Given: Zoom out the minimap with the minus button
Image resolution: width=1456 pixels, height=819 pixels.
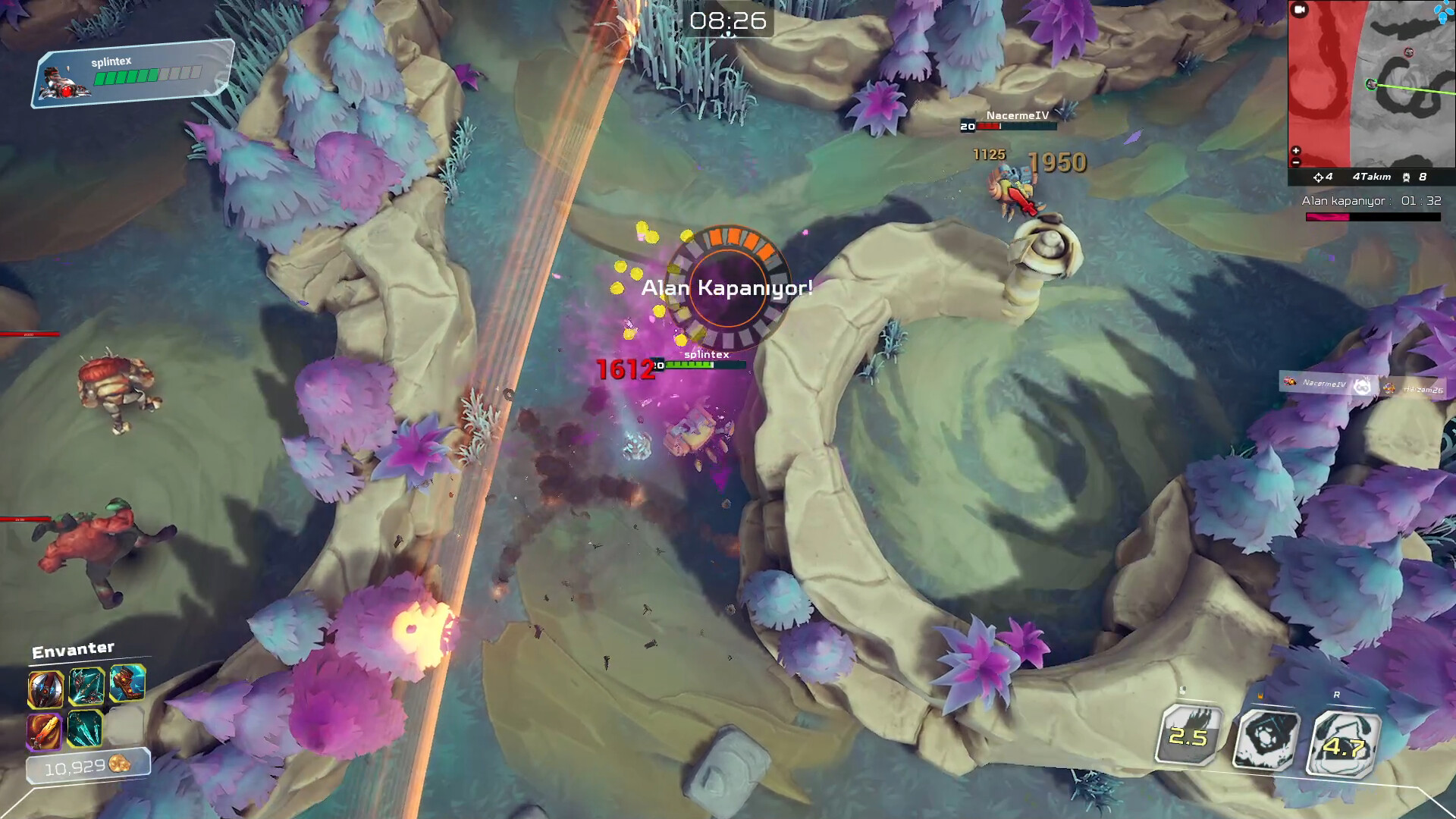Looking at the screenshot, I should 1295,162.
